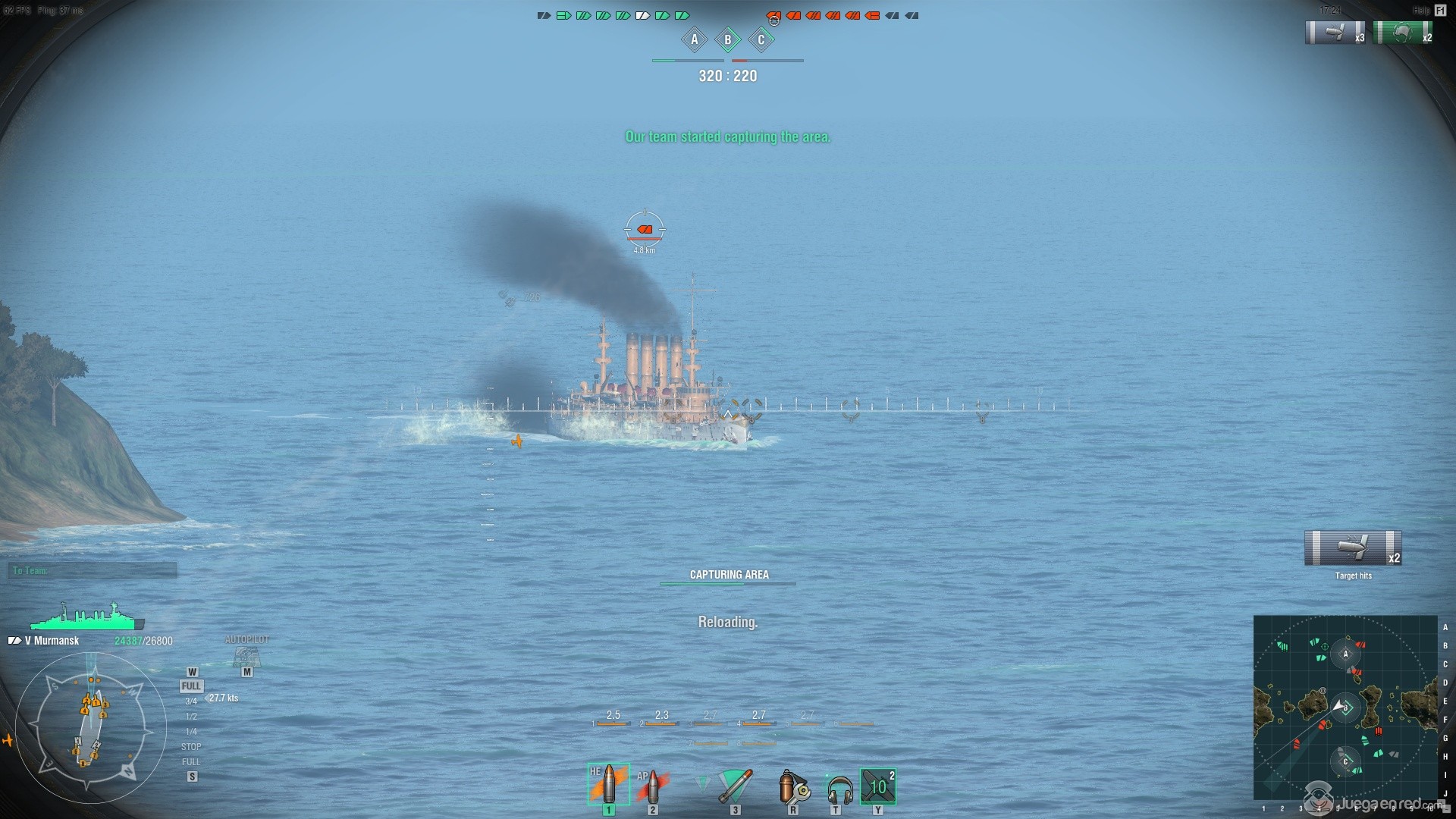Set engine telegraph to 1/2 speed
The height and width of the screenshot is (819, 1456).
[x=191, y=717]
